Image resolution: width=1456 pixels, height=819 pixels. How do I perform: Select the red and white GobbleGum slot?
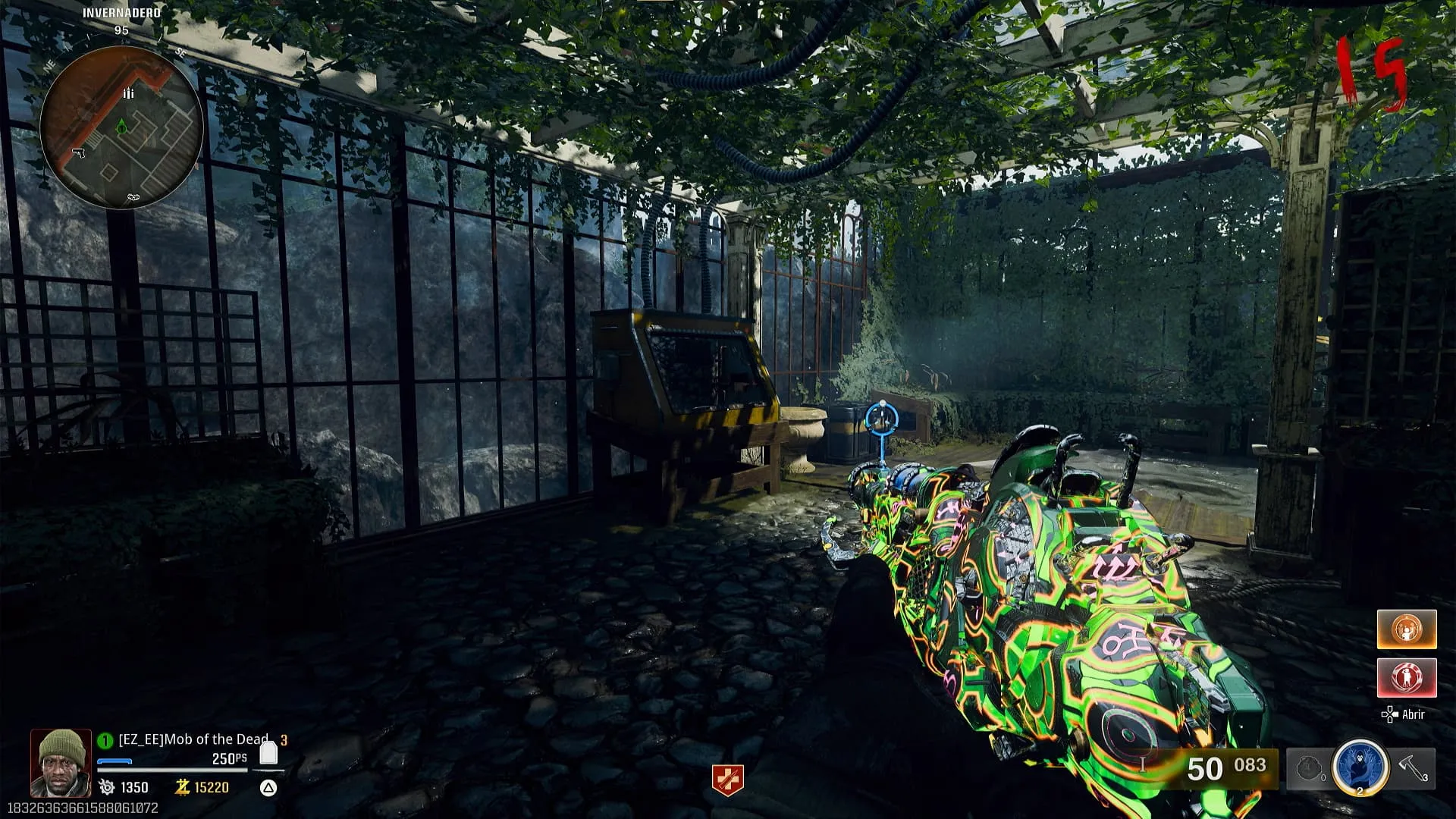(1407, 677)
